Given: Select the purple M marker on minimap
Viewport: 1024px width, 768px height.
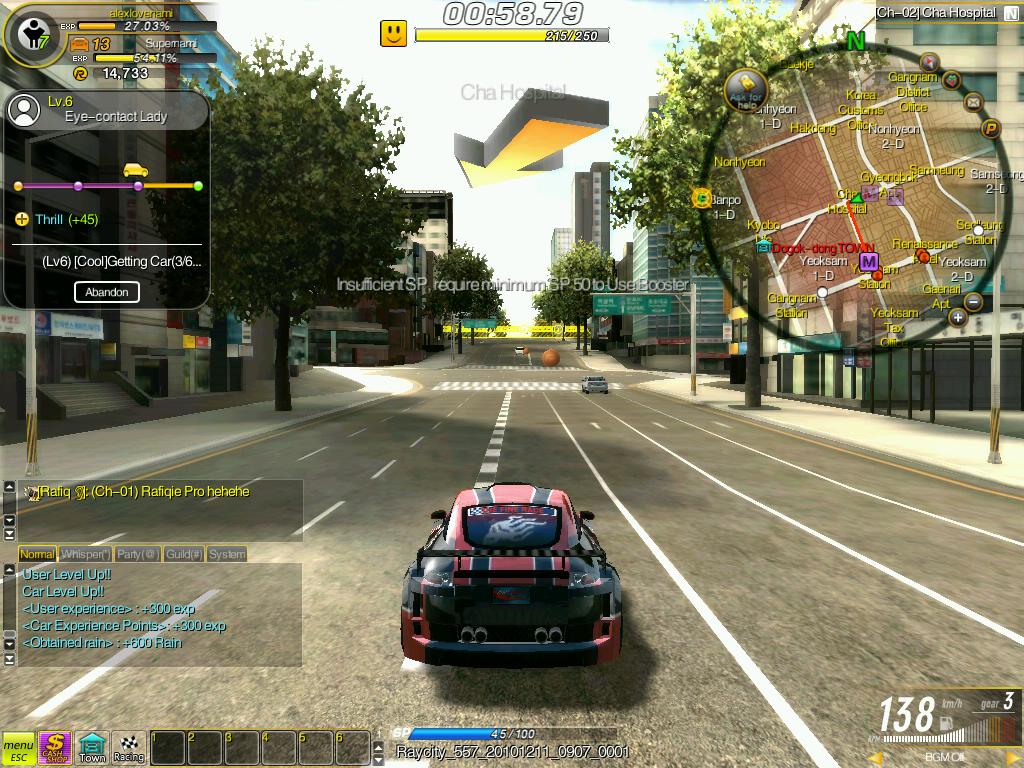Looking at the screenshot, I should click(868, 262).
